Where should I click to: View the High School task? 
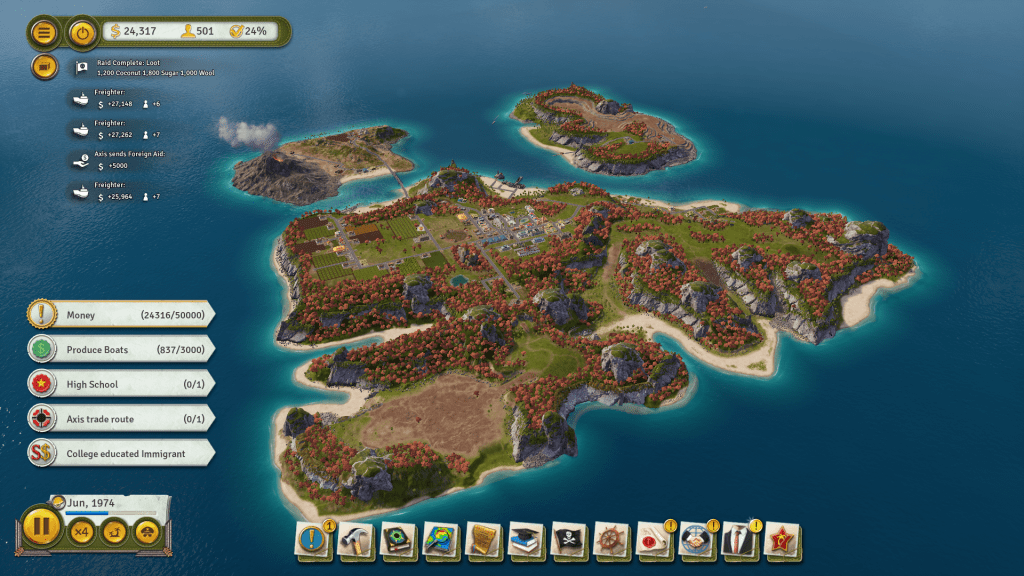pyautogui.click(x=120, y=384)
